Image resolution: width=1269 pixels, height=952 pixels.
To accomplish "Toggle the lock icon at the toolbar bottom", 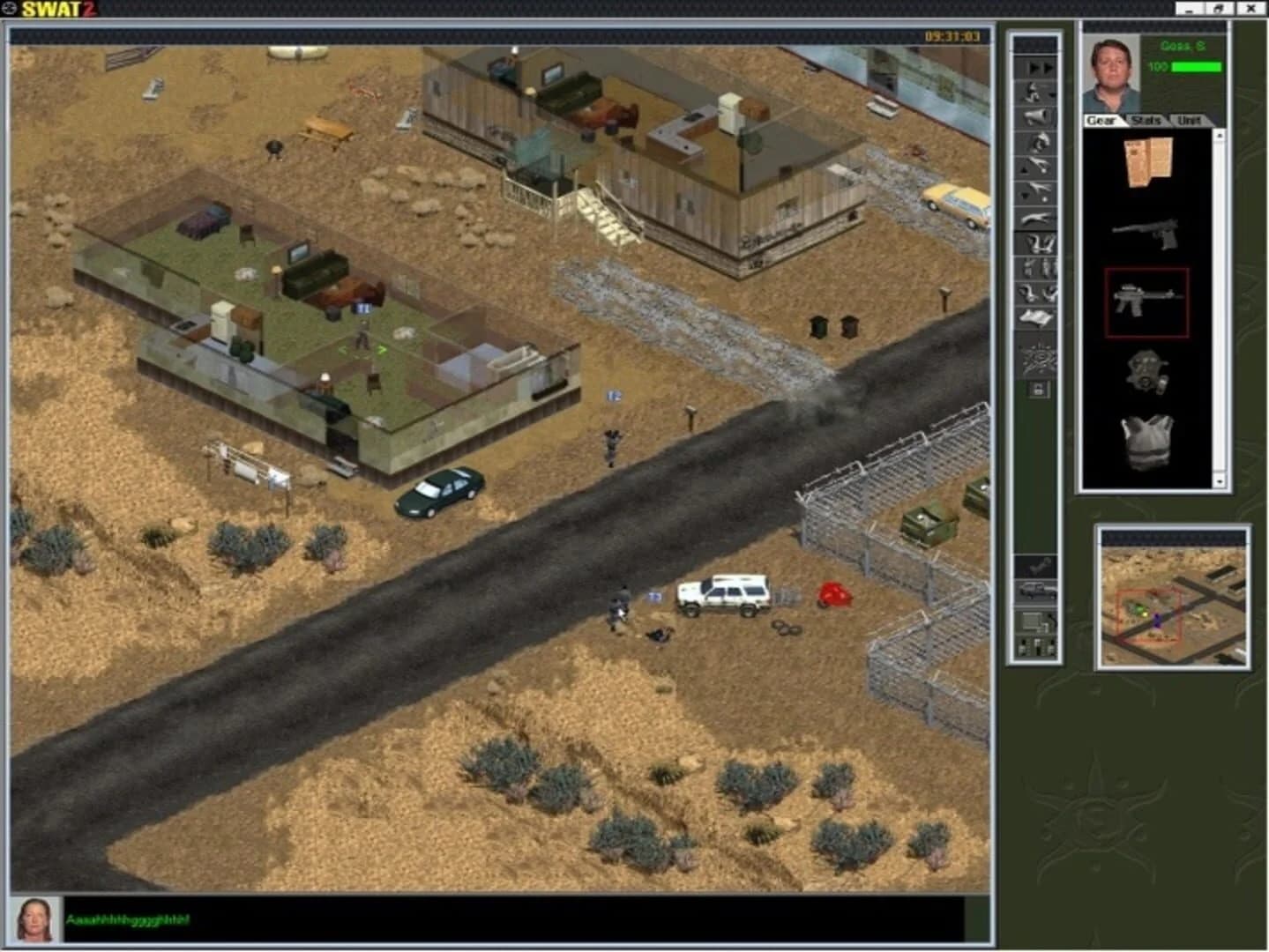I will click(1036, 390).
